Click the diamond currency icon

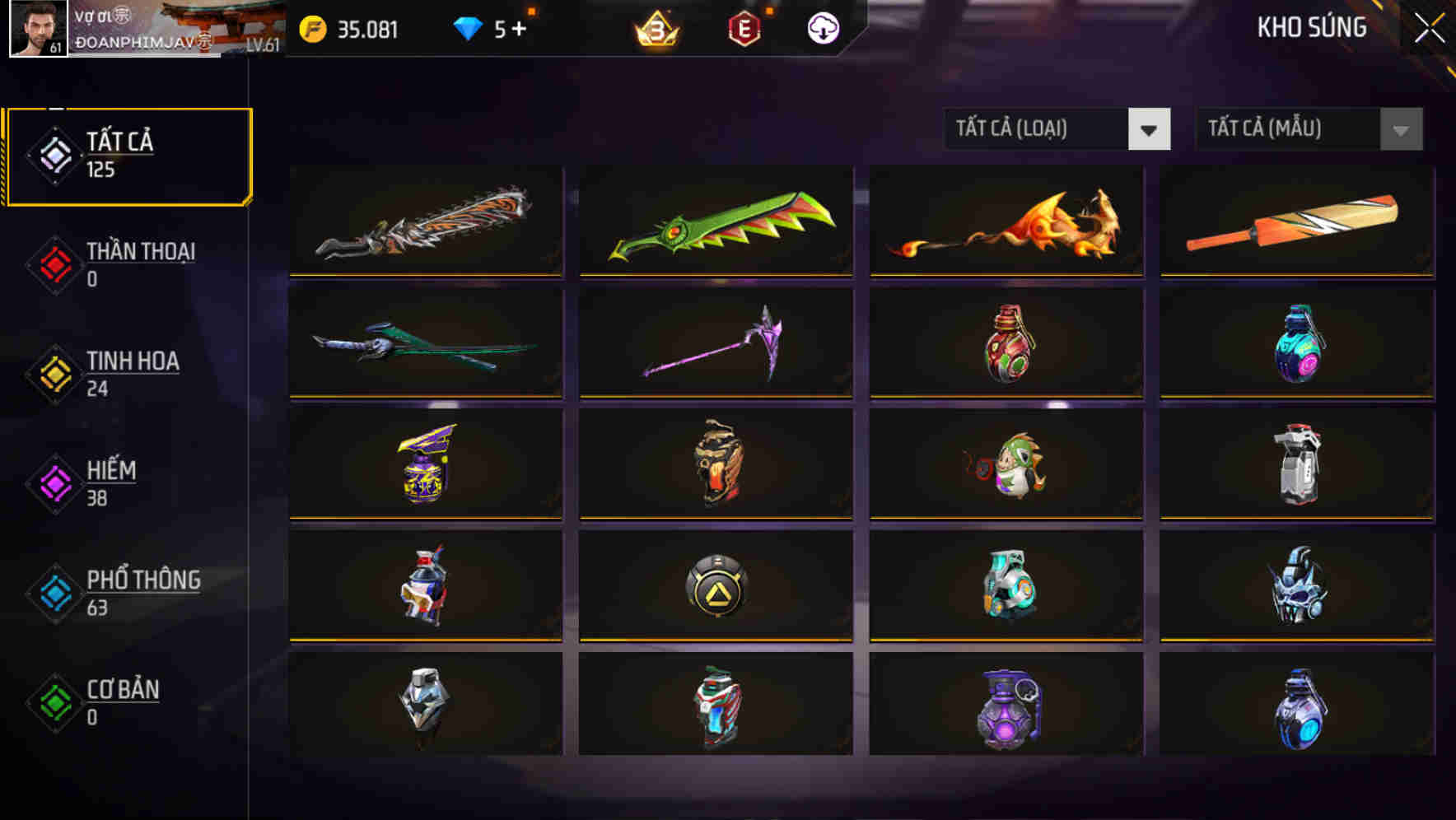[x=468, y=27]
